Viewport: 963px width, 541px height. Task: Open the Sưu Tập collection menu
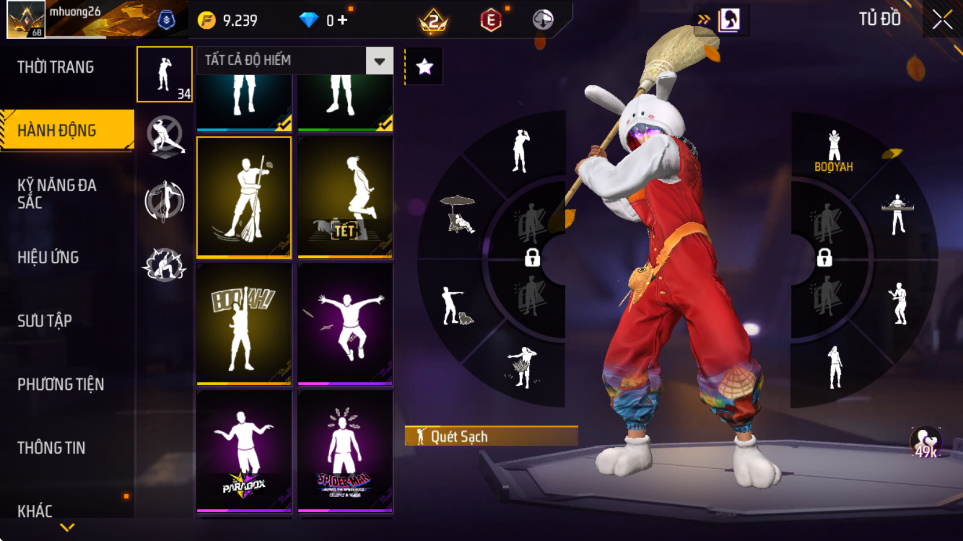click(45, 321)
